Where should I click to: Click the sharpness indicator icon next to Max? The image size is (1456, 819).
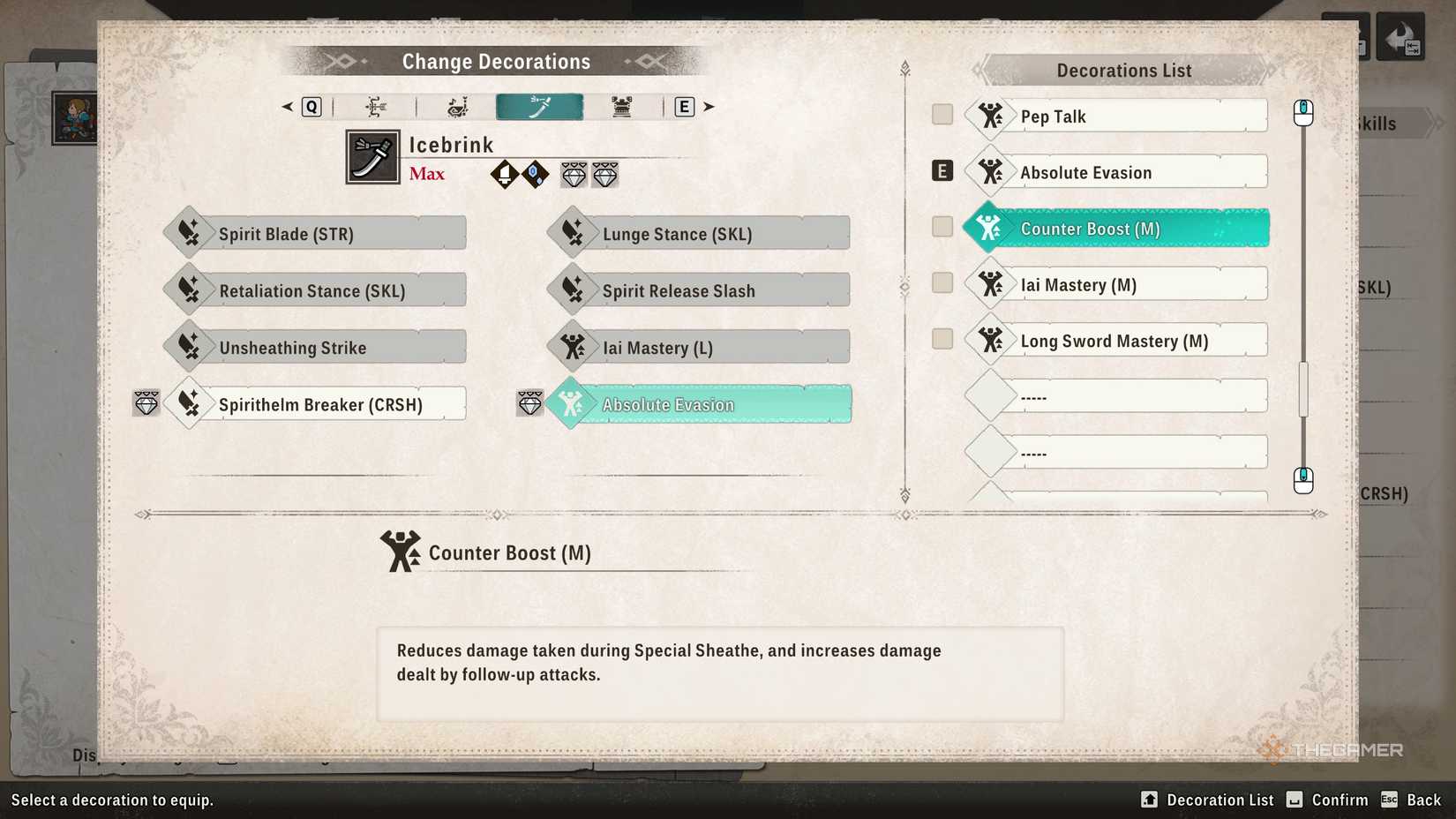tap(504, 174)
